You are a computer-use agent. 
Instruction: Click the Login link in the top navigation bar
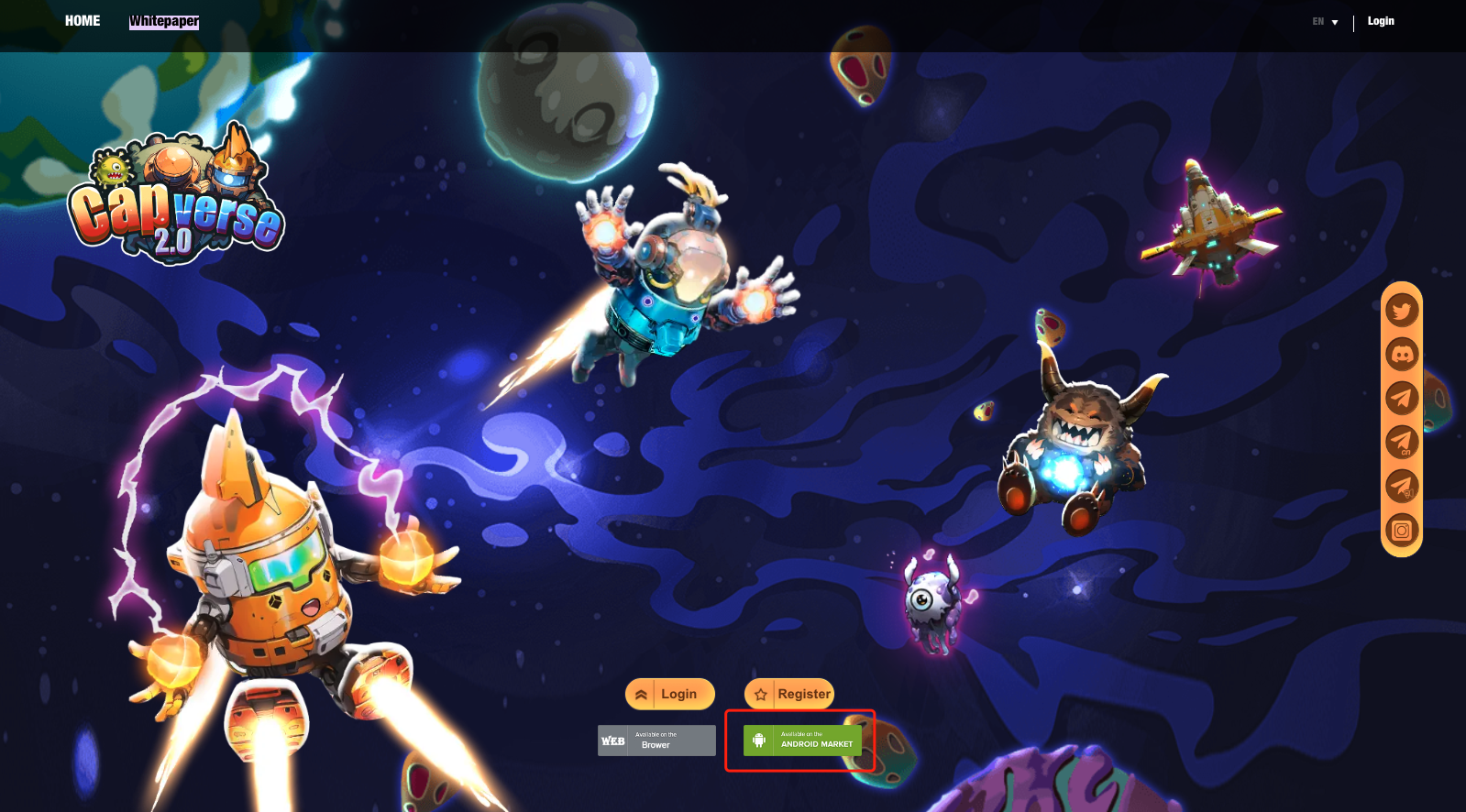1381,21
